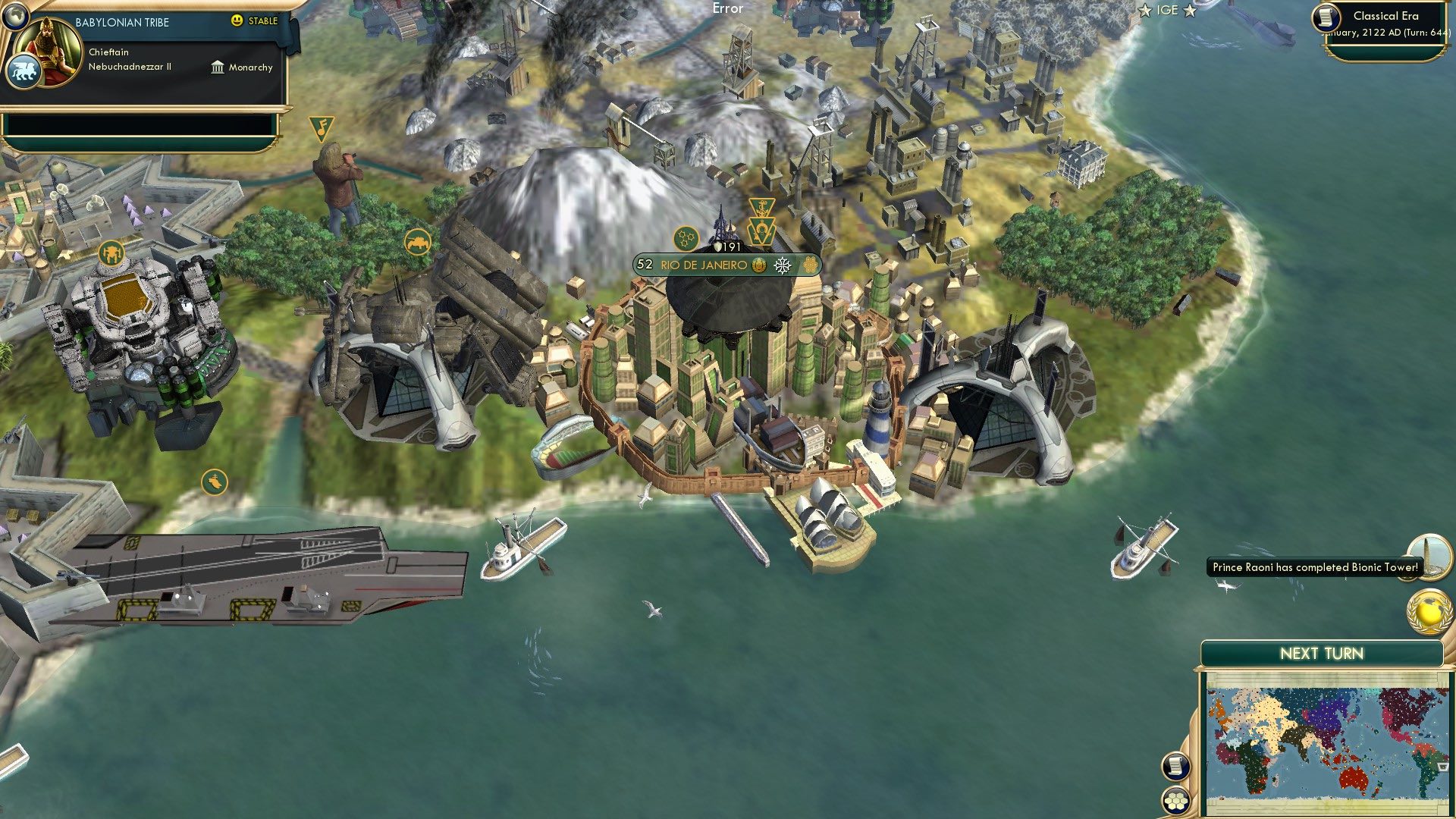Toggle the snowflake indicator on the city banner

(783, 265)
